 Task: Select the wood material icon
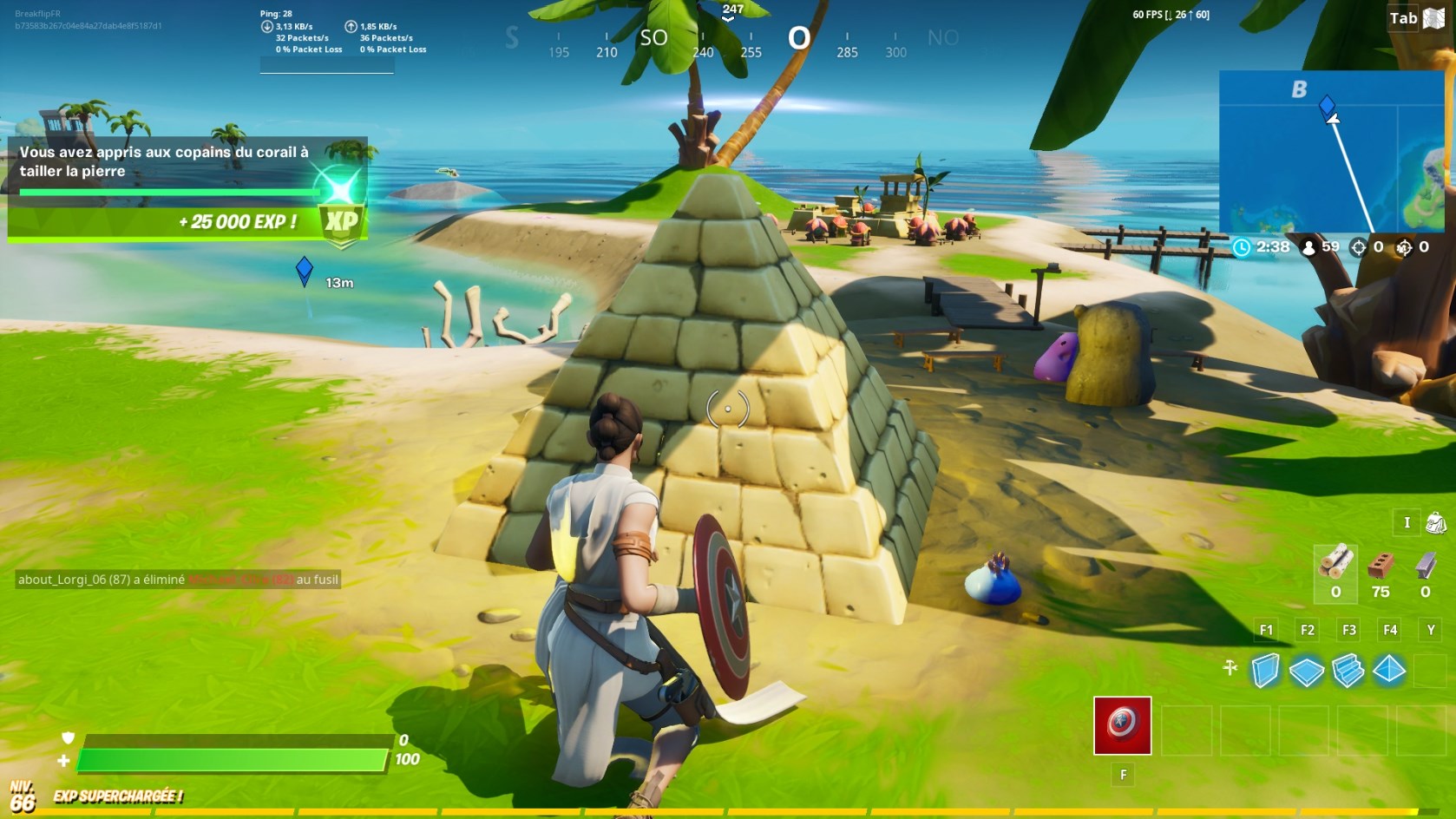1335,562
